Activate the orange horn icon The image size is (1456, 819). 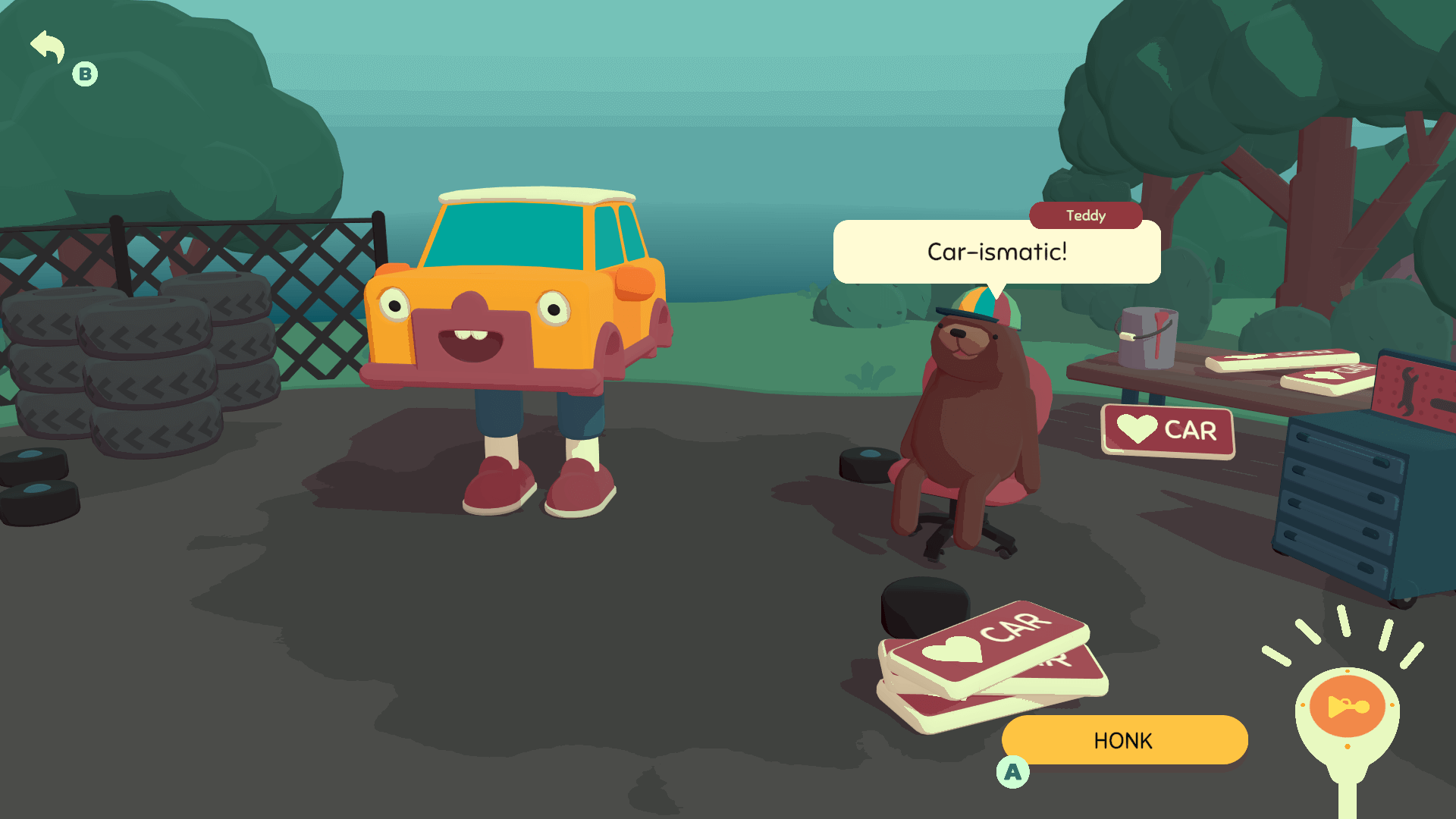point(1347,707)
